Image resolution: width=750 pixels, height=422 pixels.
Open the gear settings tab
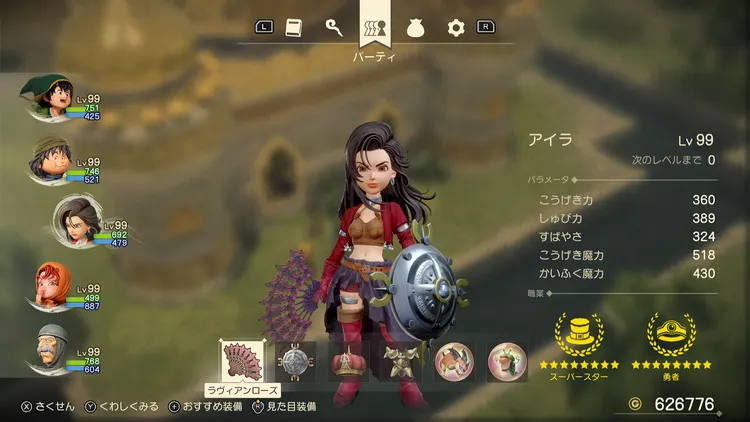point(456,28)
